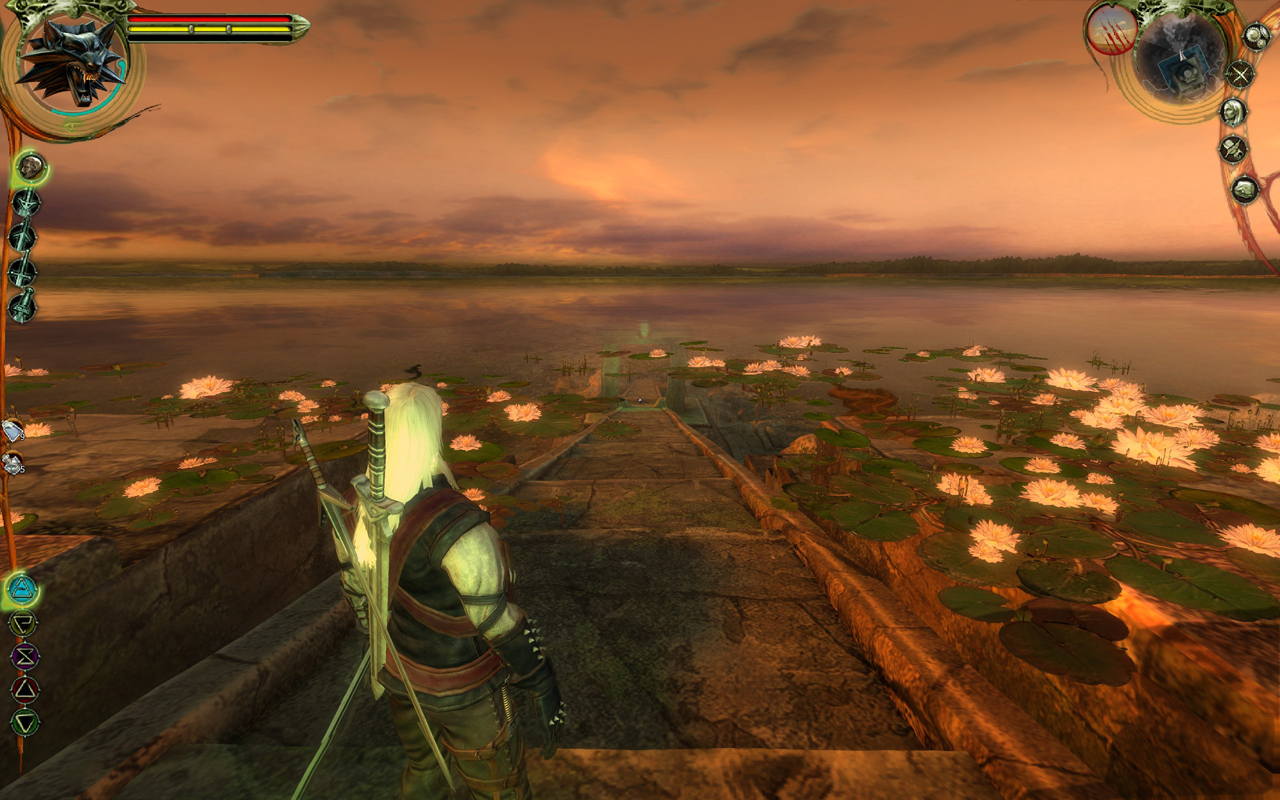The height and width of the screenshot is (800, 1280).
Task: Switch to the yellow Quen sign
Action: coord(22,624)
